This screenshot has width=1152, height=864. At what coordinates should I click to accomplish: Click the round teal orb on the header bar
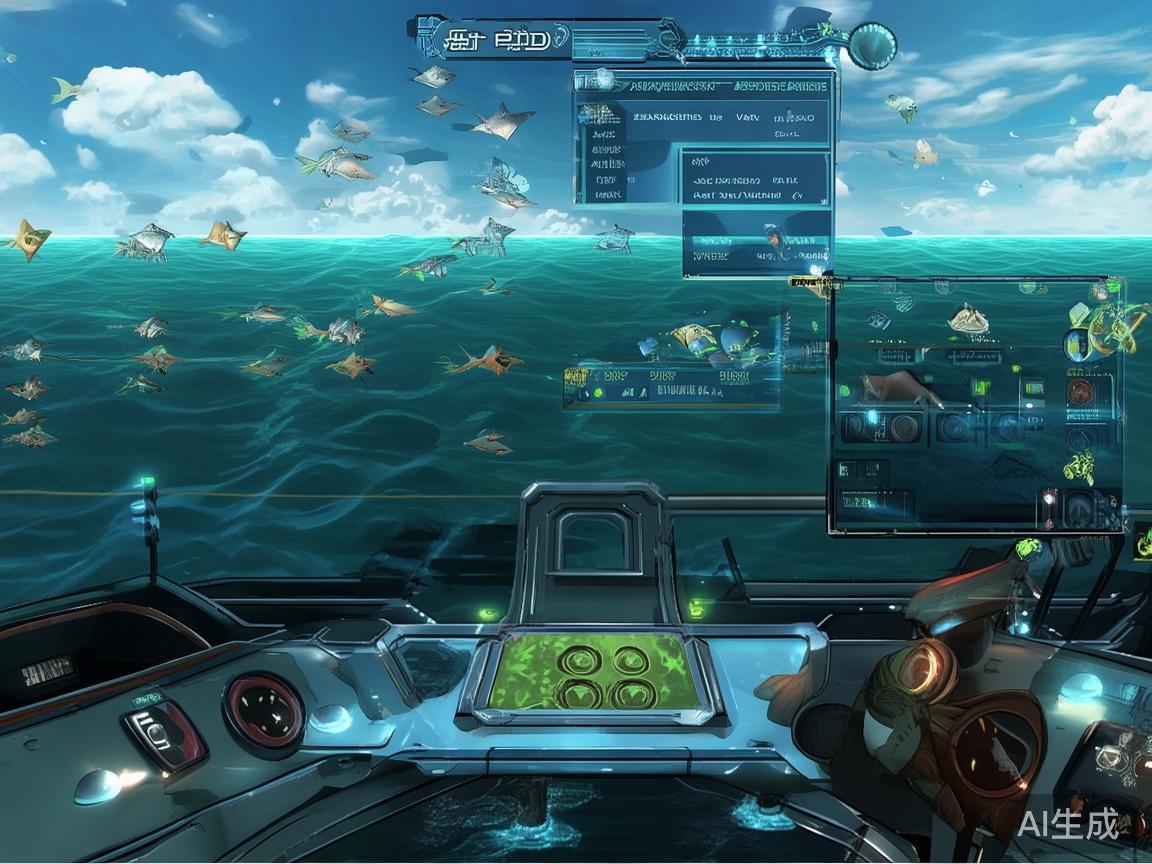click(x=872, y=45)
